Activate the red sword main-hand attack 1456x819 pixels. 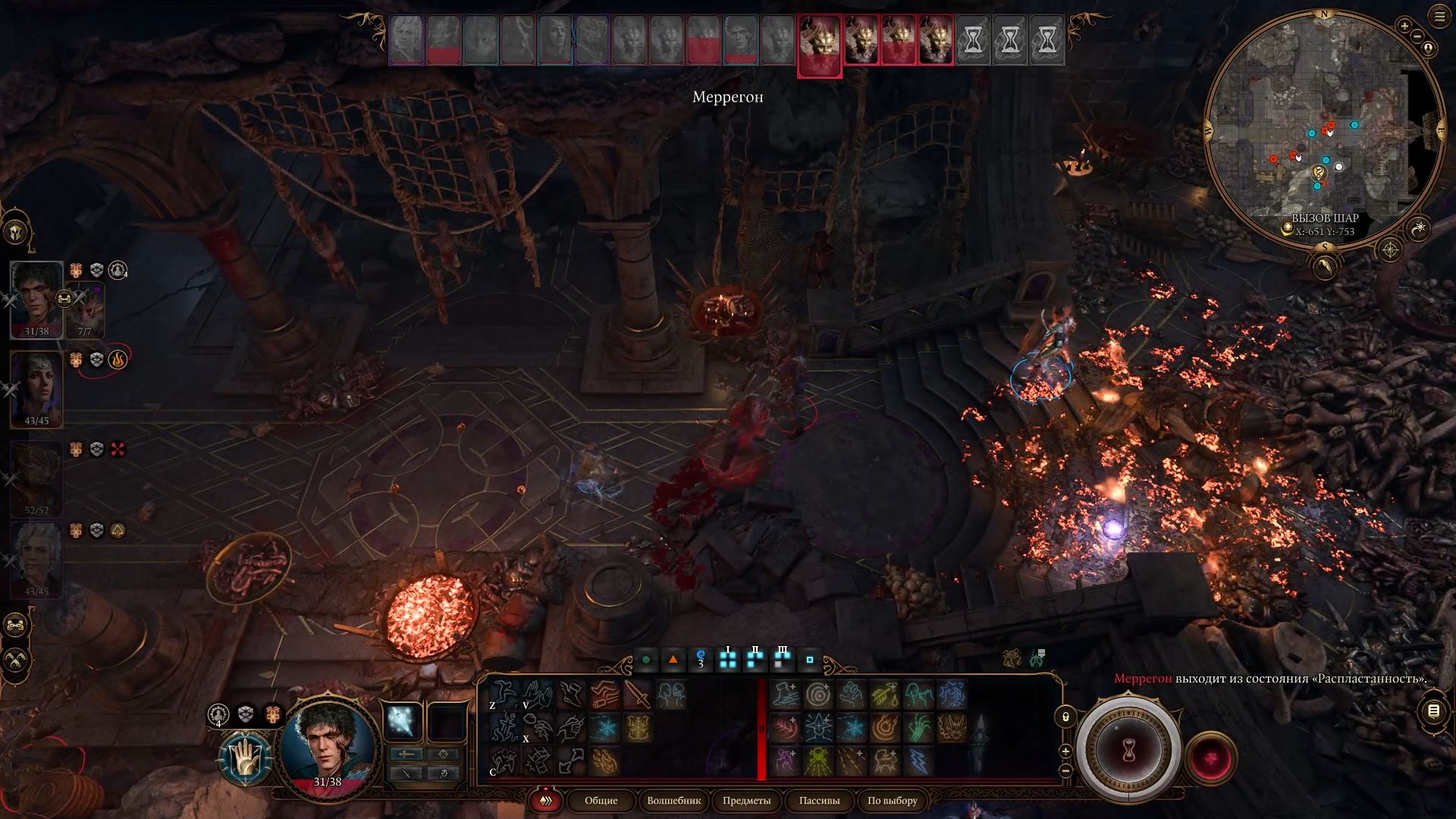[637, 695]
